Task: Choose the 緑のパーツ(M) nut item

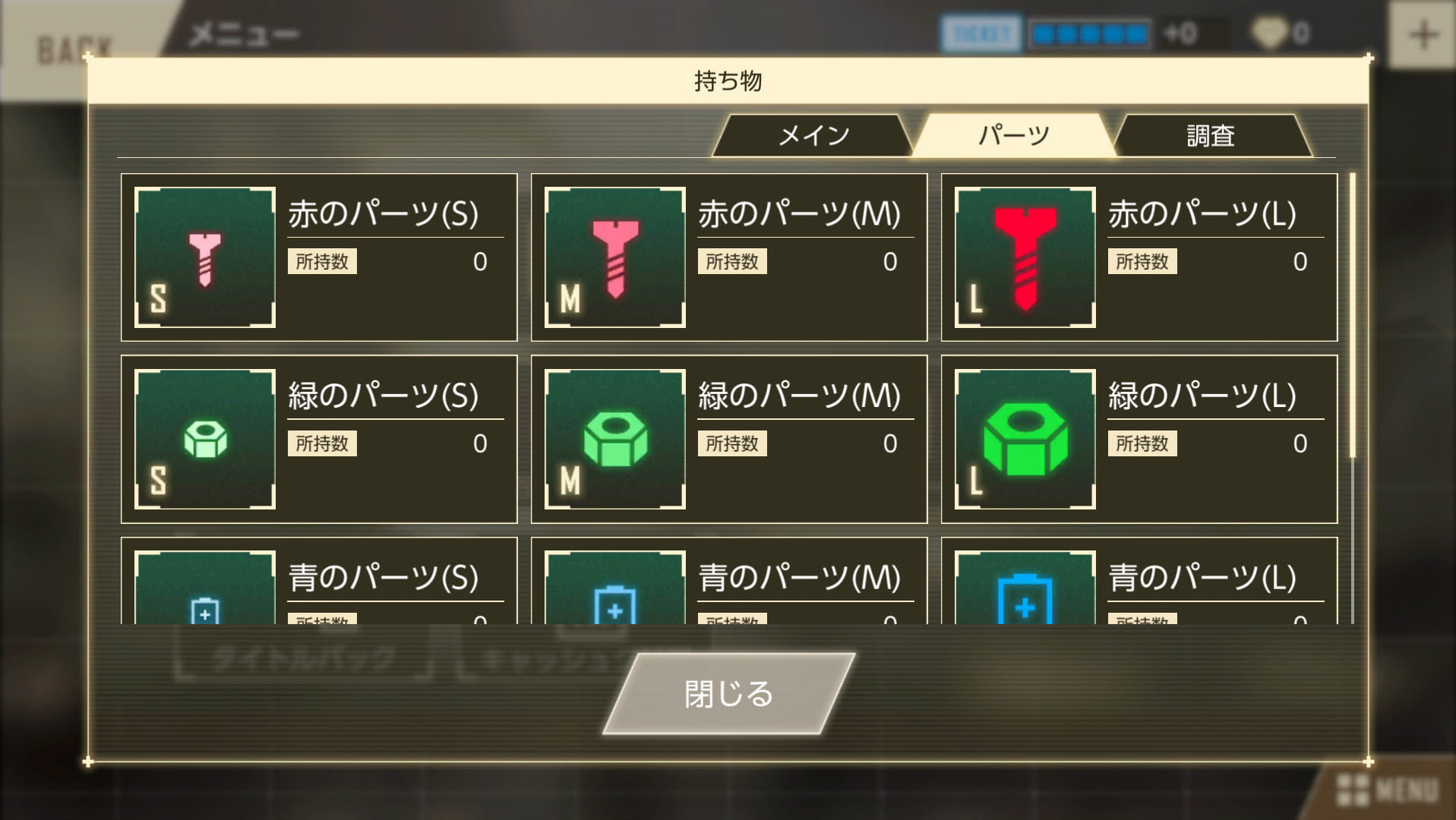Action: [x=728, y=439]
